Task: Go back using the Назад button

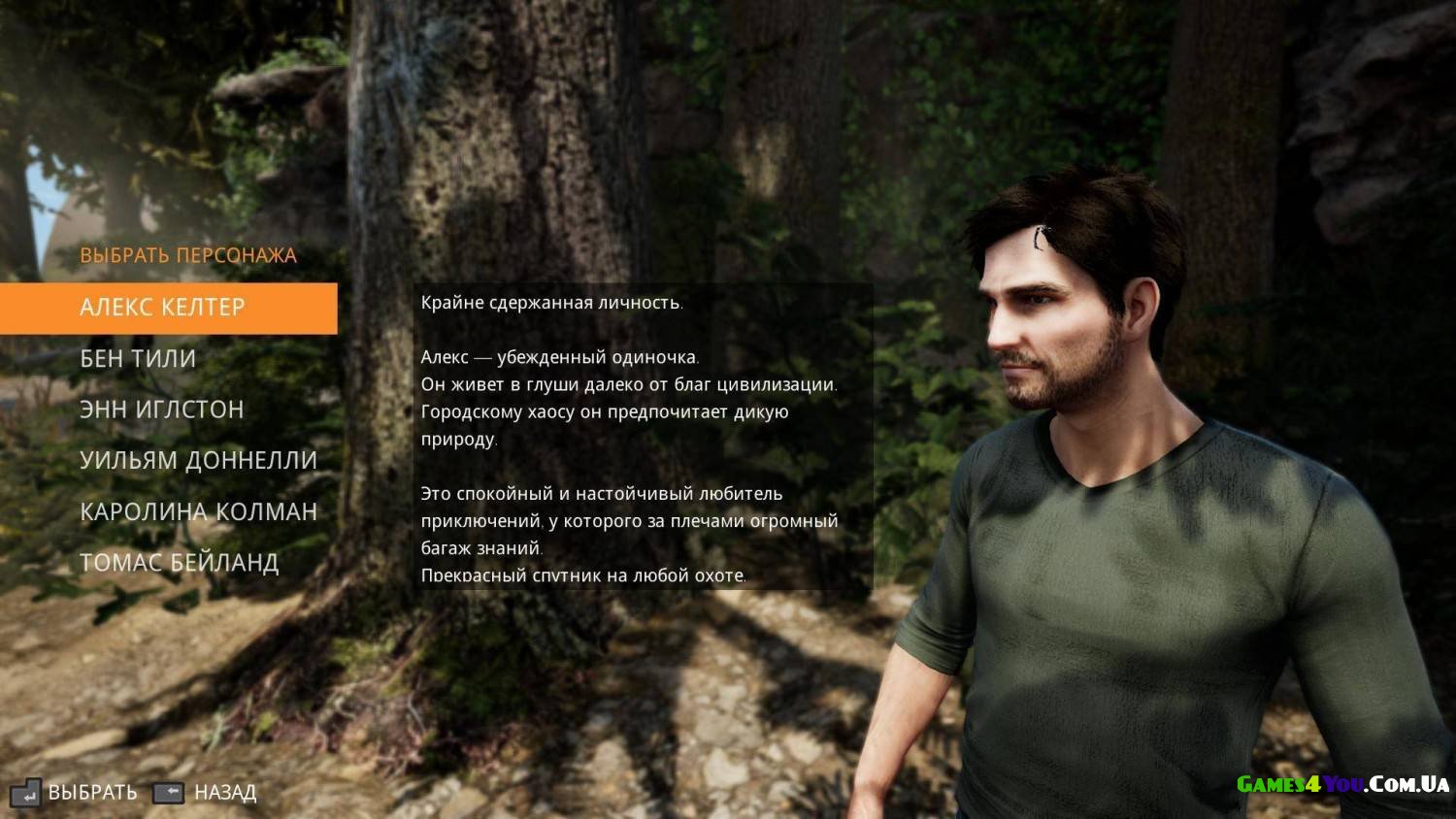Action: 207,793
